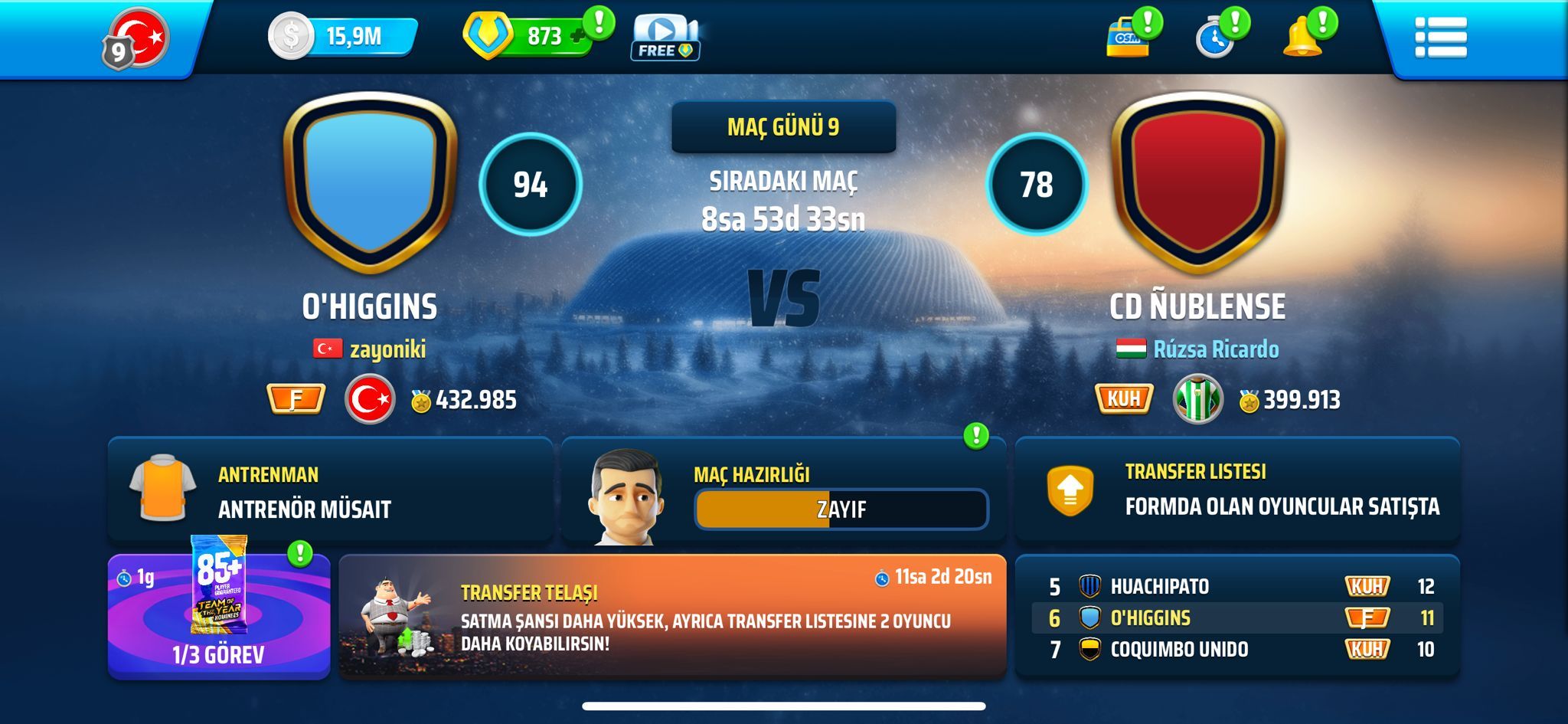The image size is (1568, 724).
Task: Open the level 9 manager profile badge
Action: tap(136, 38)
